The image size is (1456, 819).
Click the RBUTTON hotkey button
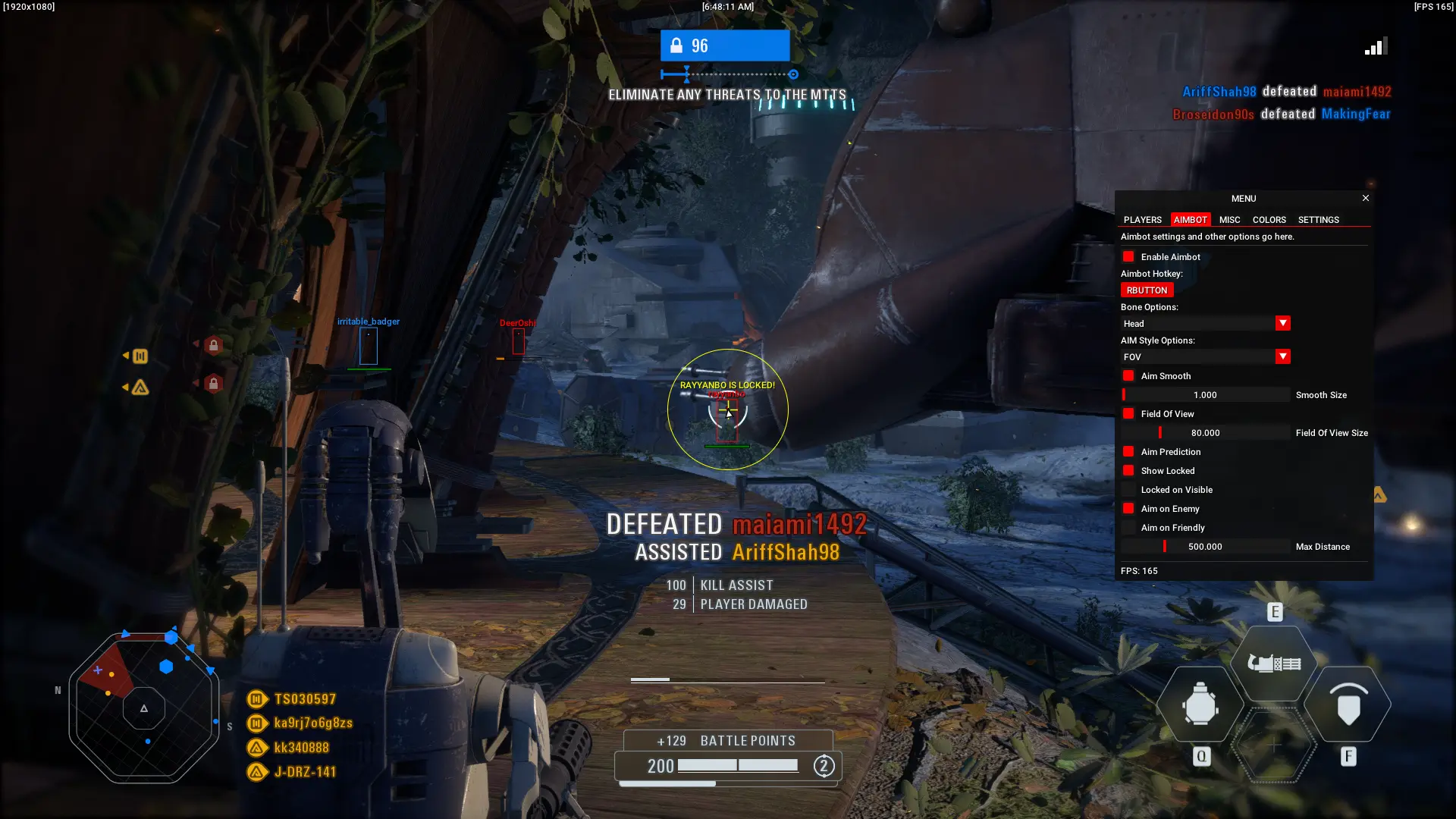click(1146, 290)
